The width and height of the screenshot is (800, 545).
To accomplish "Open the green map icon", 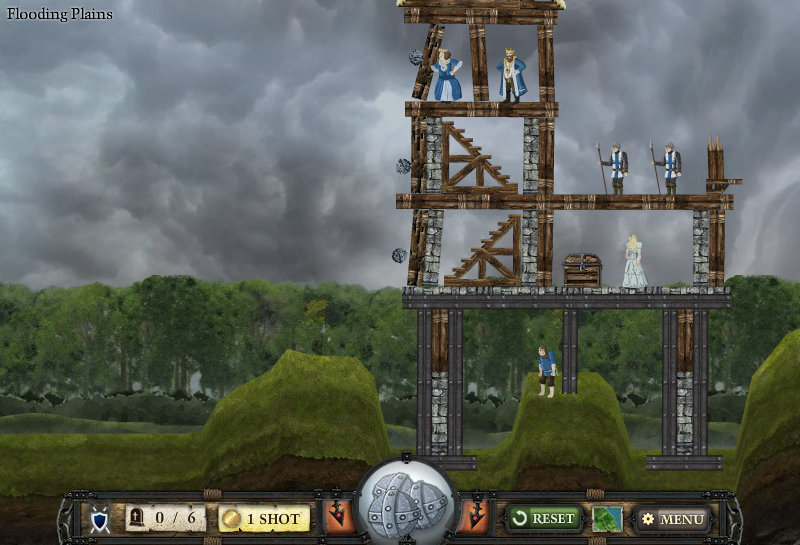I will coord(607,519).
